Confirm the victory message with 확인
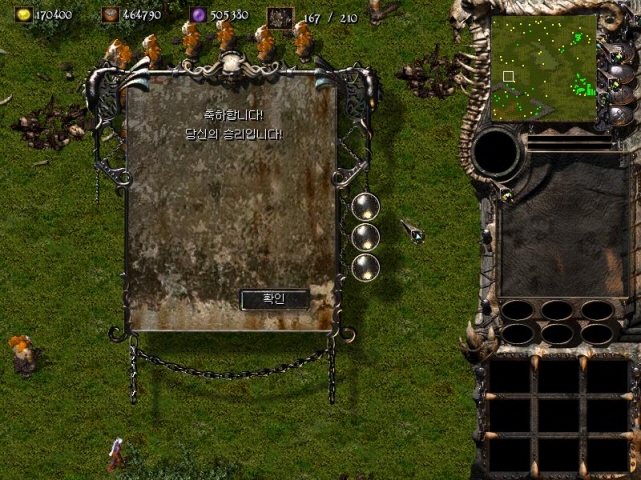Image resolution: width=641 pixels, height=480 pixels. point(274,299)
